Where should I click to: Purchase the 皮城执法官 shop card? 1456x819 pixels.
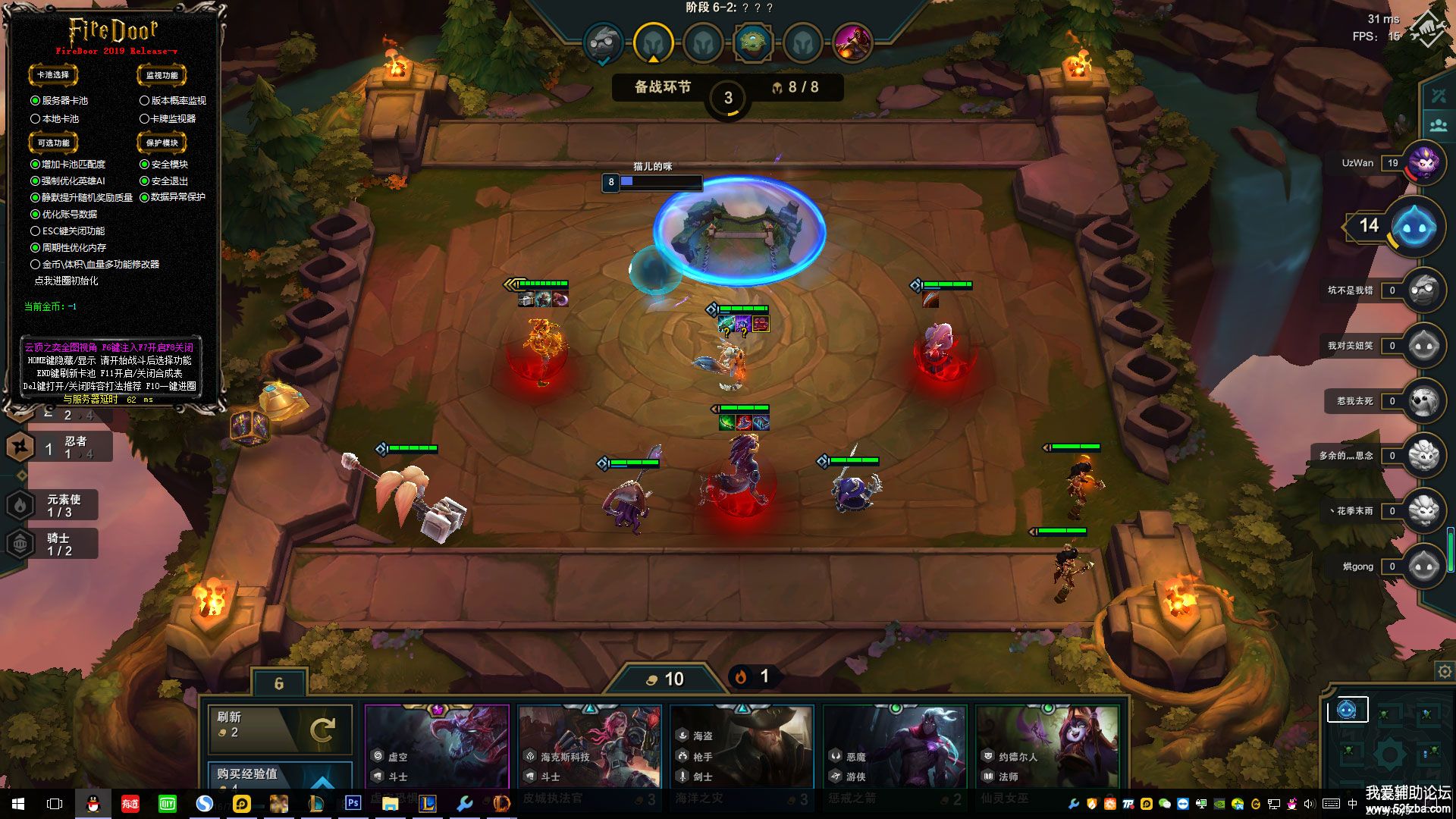pyautogui.click(x=589, y=747)
